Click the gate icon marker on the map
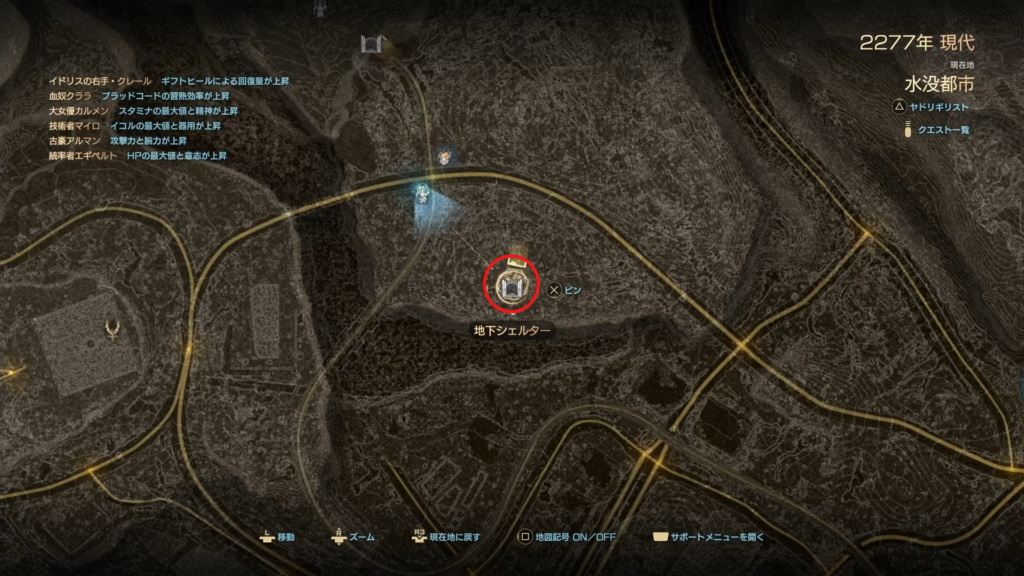This screenshot has height=576, width=1024. pyautogui.click(x=374, y=45)
